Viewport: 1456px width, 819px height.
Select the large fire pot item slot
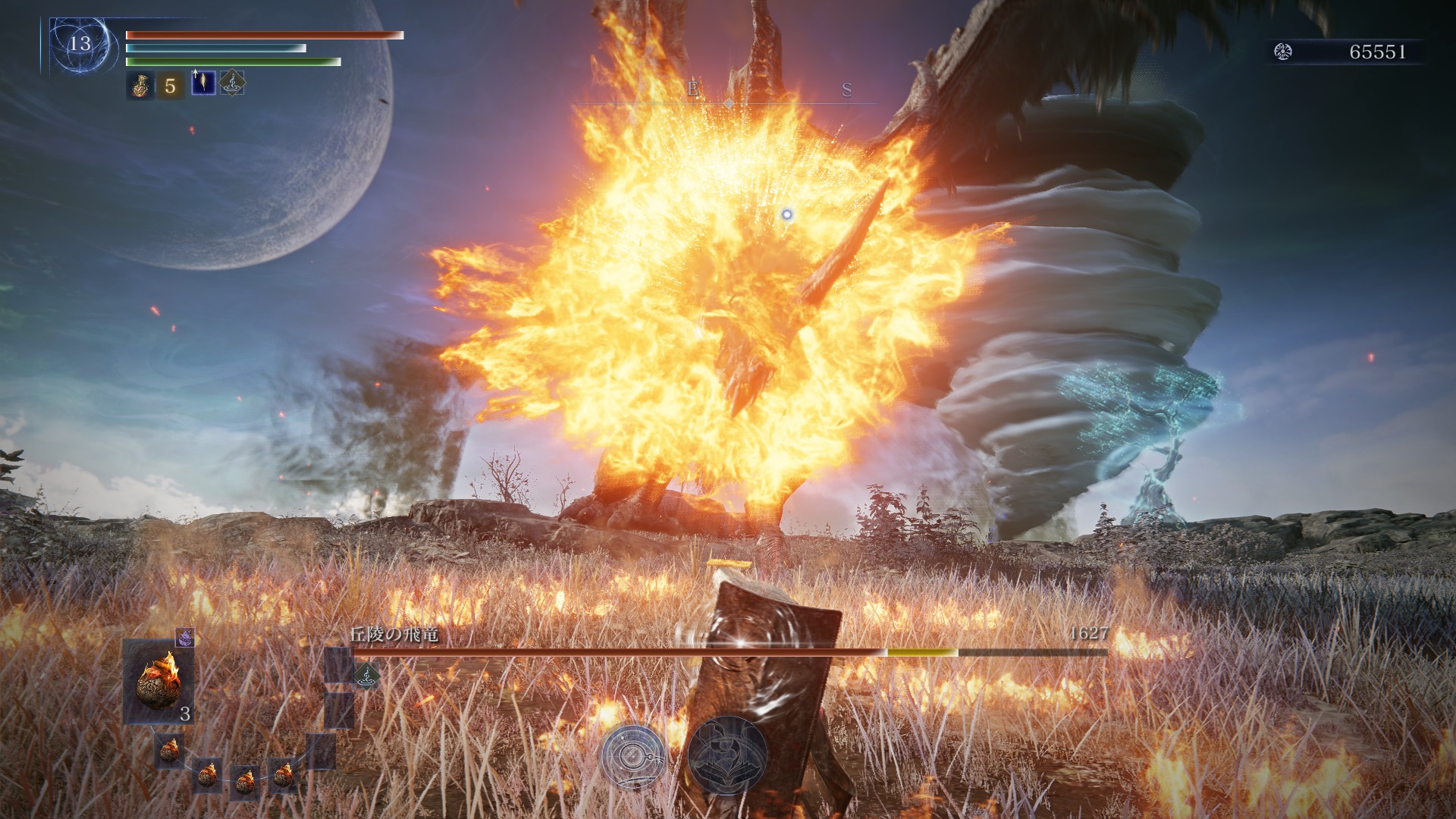tap(158, 680)
